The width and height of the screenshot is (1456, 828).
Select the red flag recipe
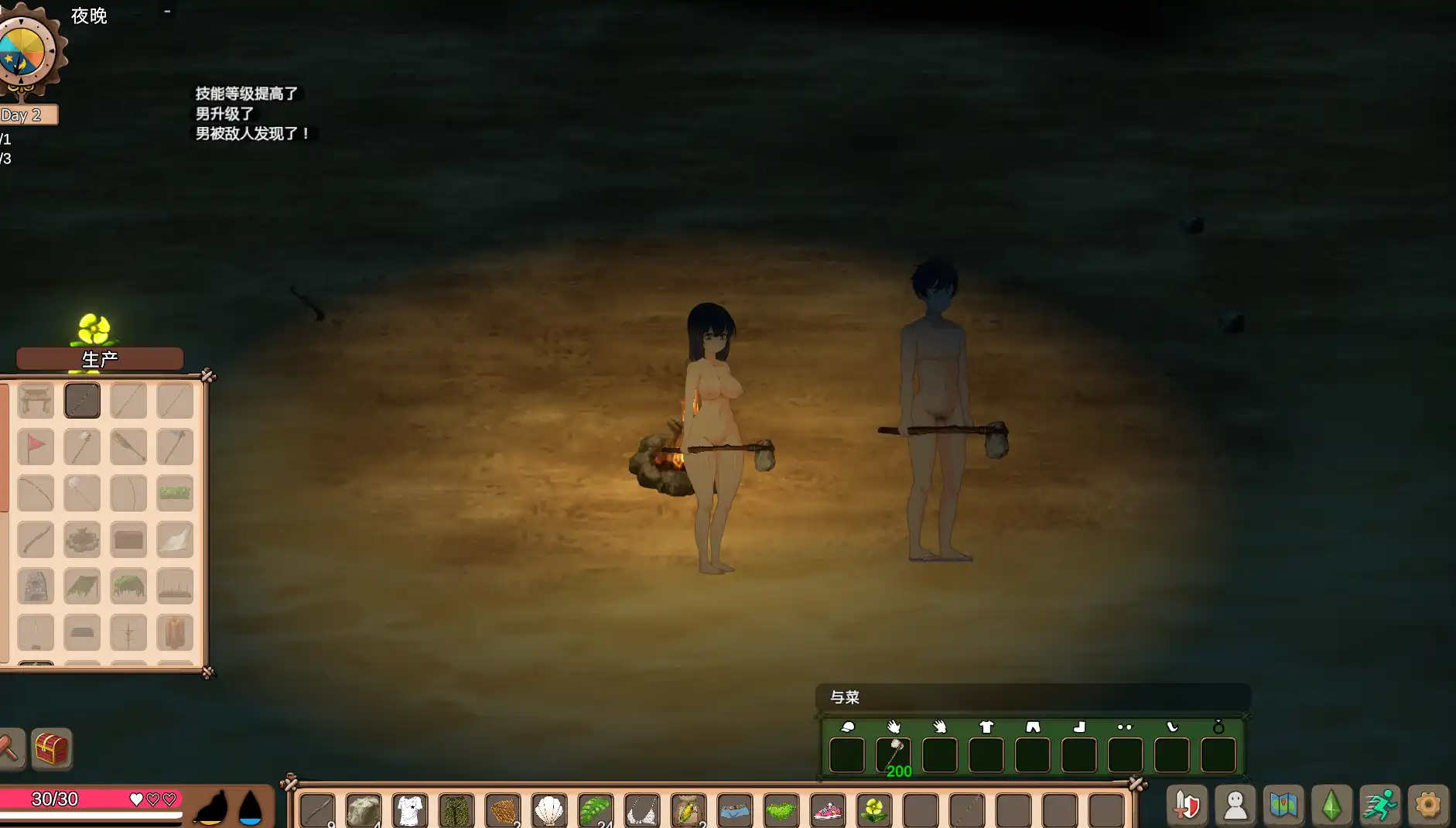(36, 447)
